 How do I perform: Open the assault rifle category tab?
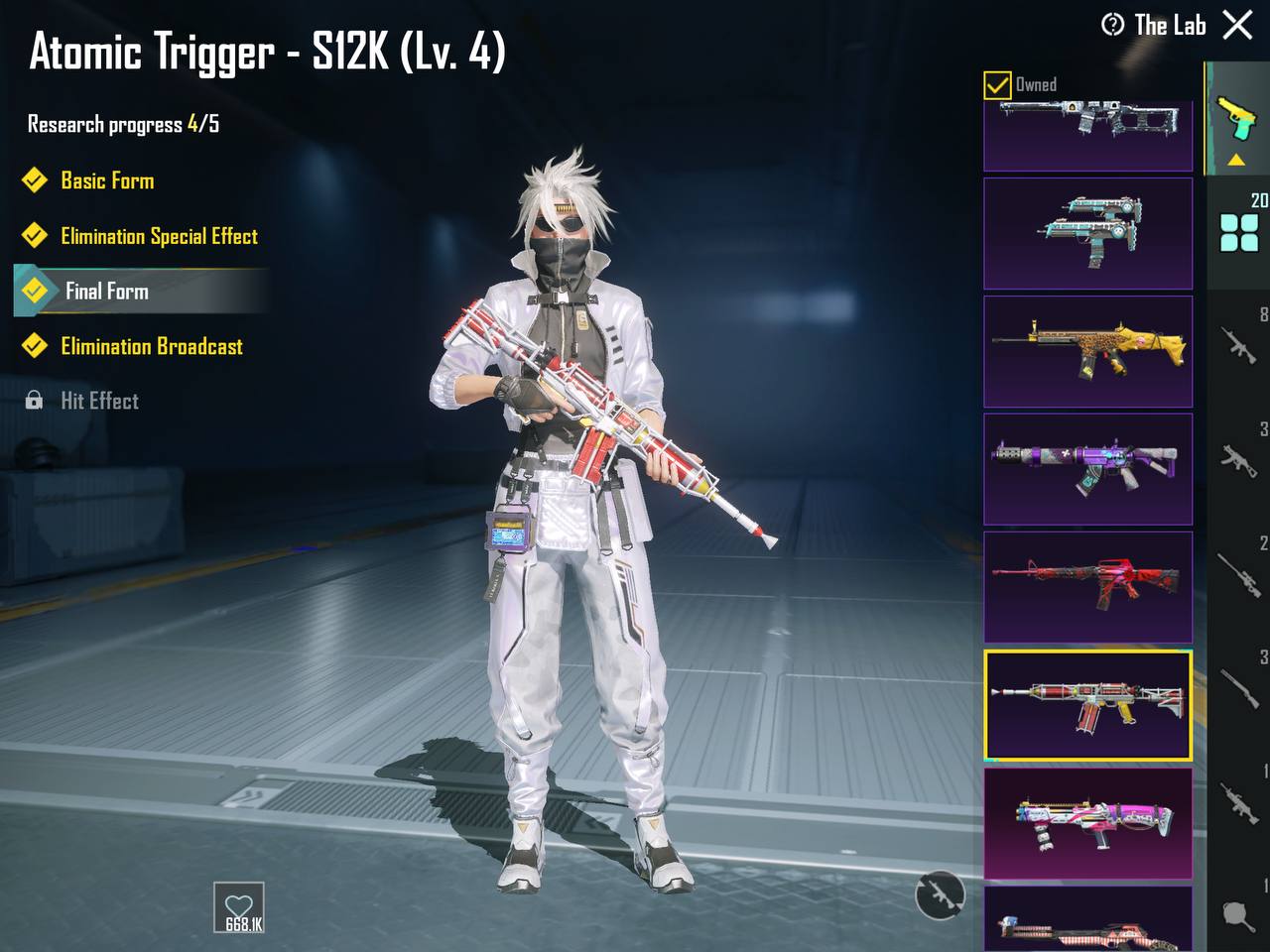[1239, 343]
